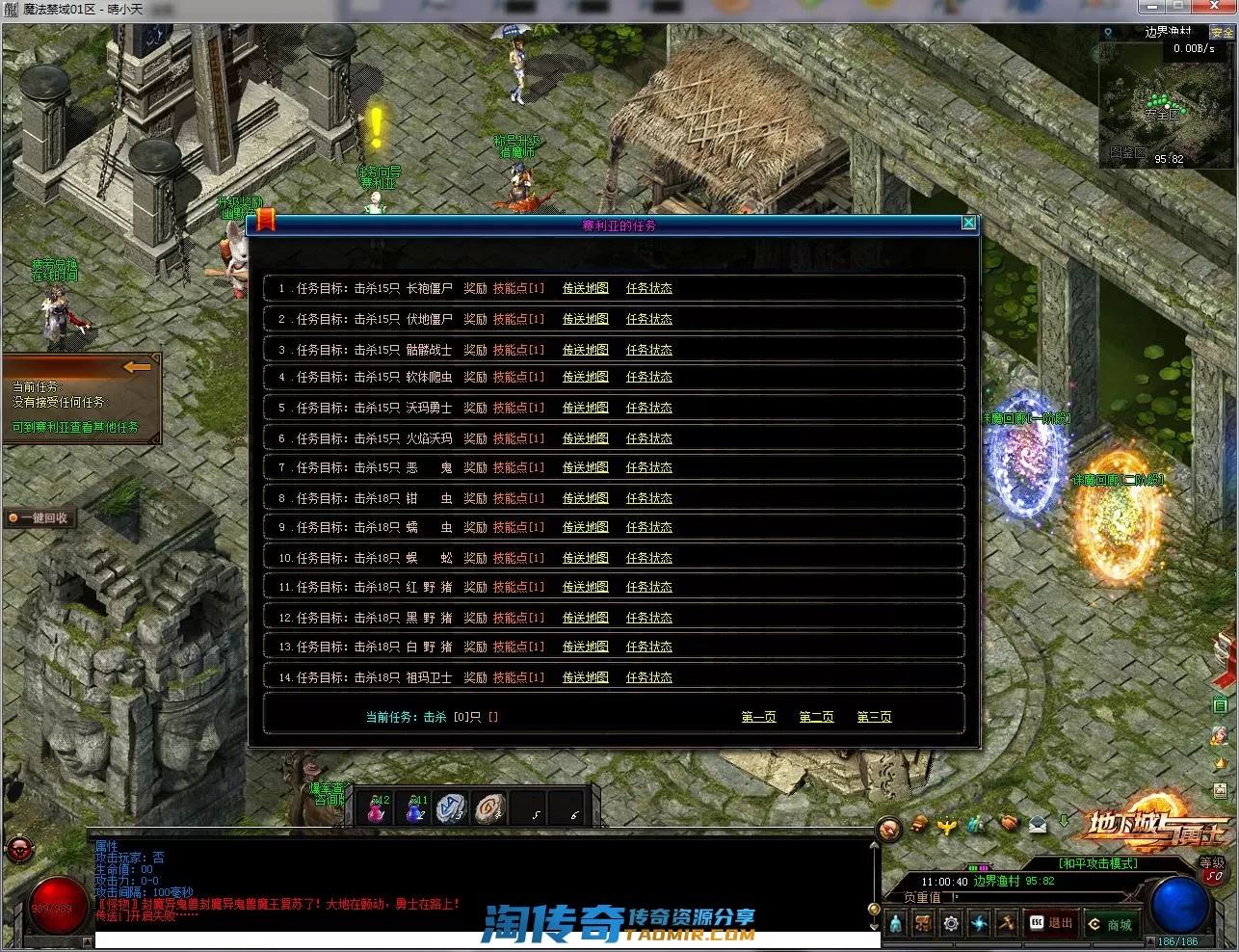1239x952 pixels.
Task: Click the 一键回收 recycle button
Action: tap(40, 518)
